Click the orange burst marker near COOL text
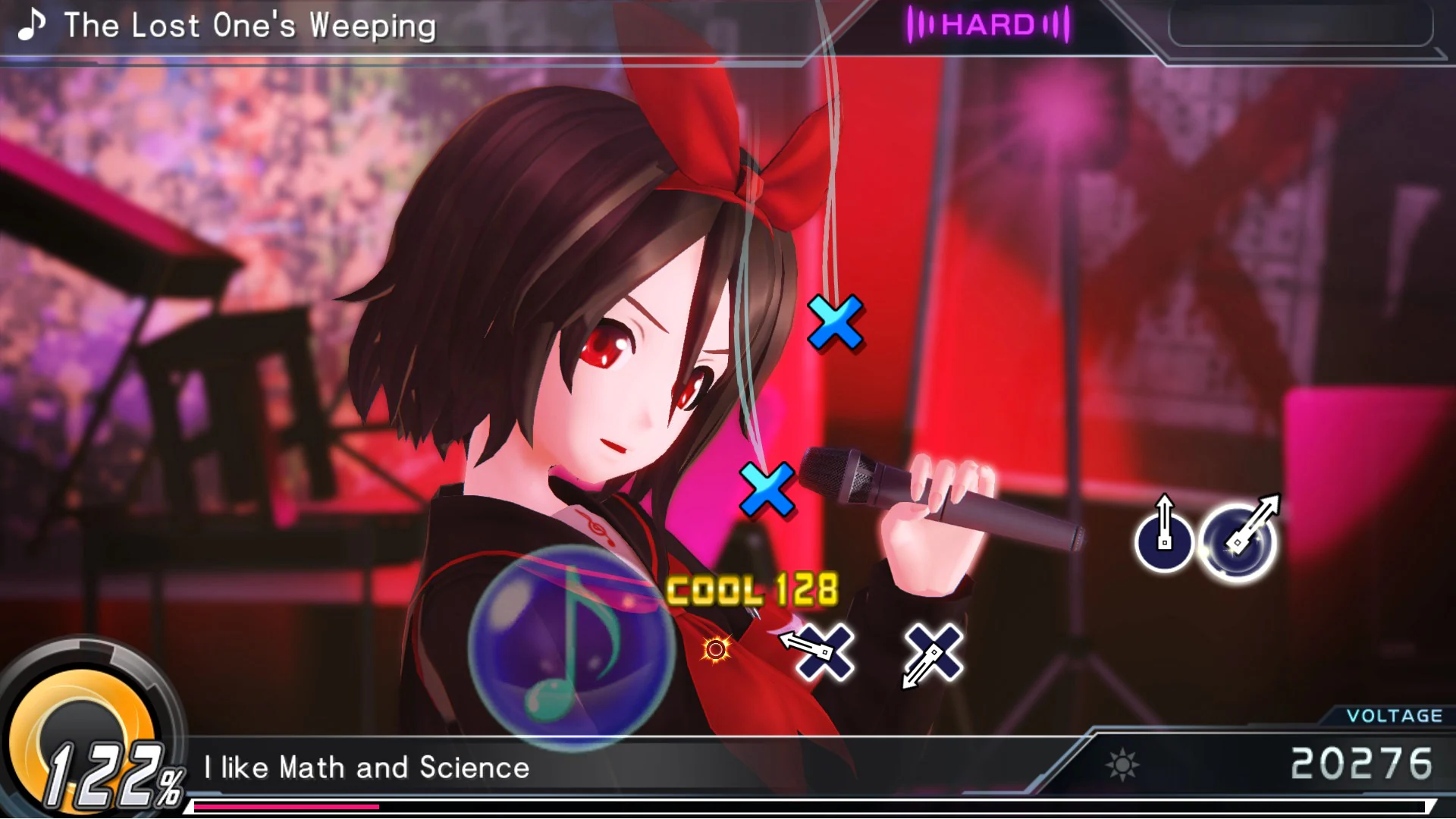 pyautogui.click(x=715, y=649)
